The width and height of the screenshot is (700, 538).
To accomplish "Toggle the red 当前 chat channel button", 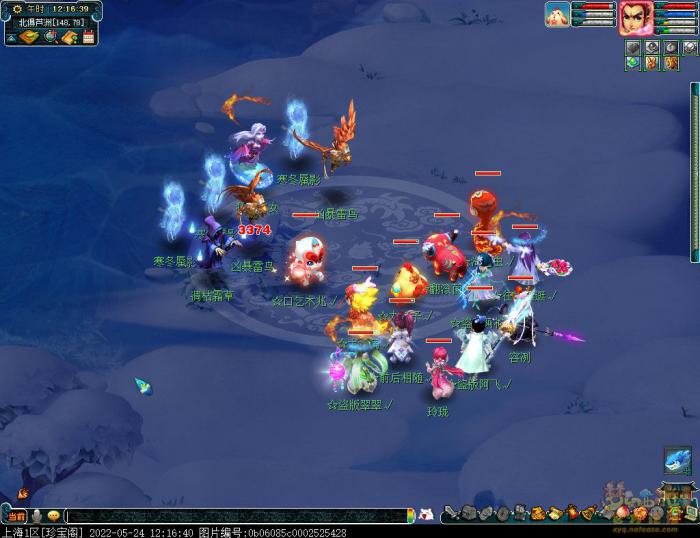I will click(15, 515).
